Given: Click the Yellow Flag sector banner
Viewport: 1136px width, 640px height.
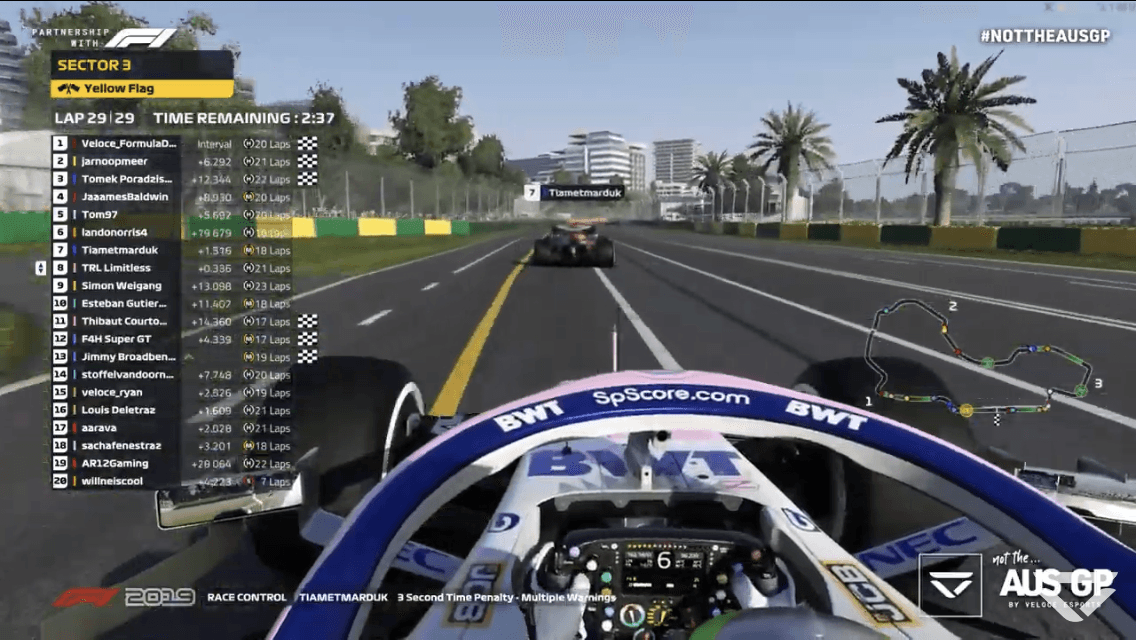Looking at the screenshot, I should coord(141,88).
